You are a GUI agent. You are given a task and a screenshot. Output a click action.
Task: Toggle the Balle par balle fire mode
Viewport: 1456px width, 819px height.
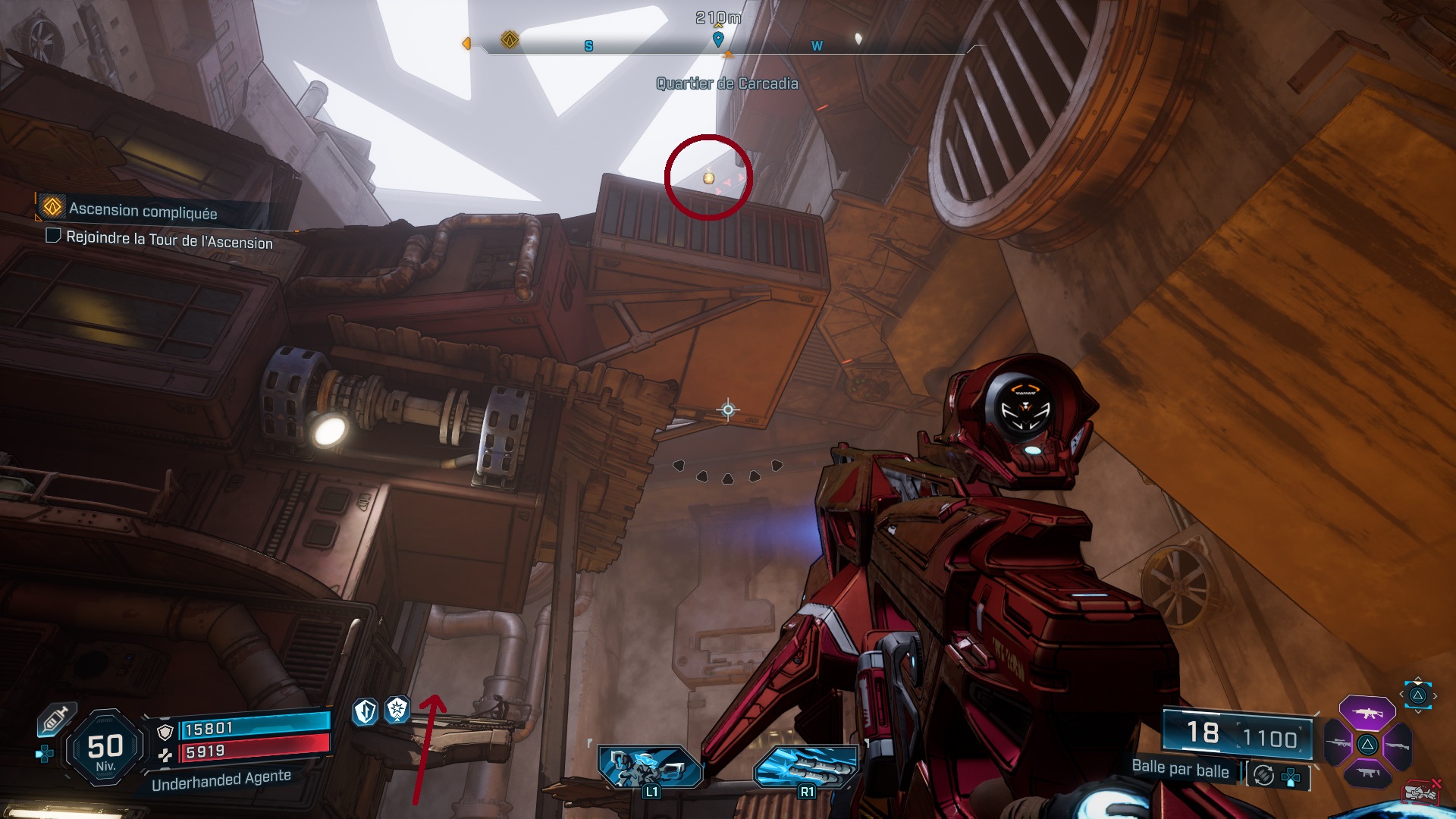click(1180, 769)
